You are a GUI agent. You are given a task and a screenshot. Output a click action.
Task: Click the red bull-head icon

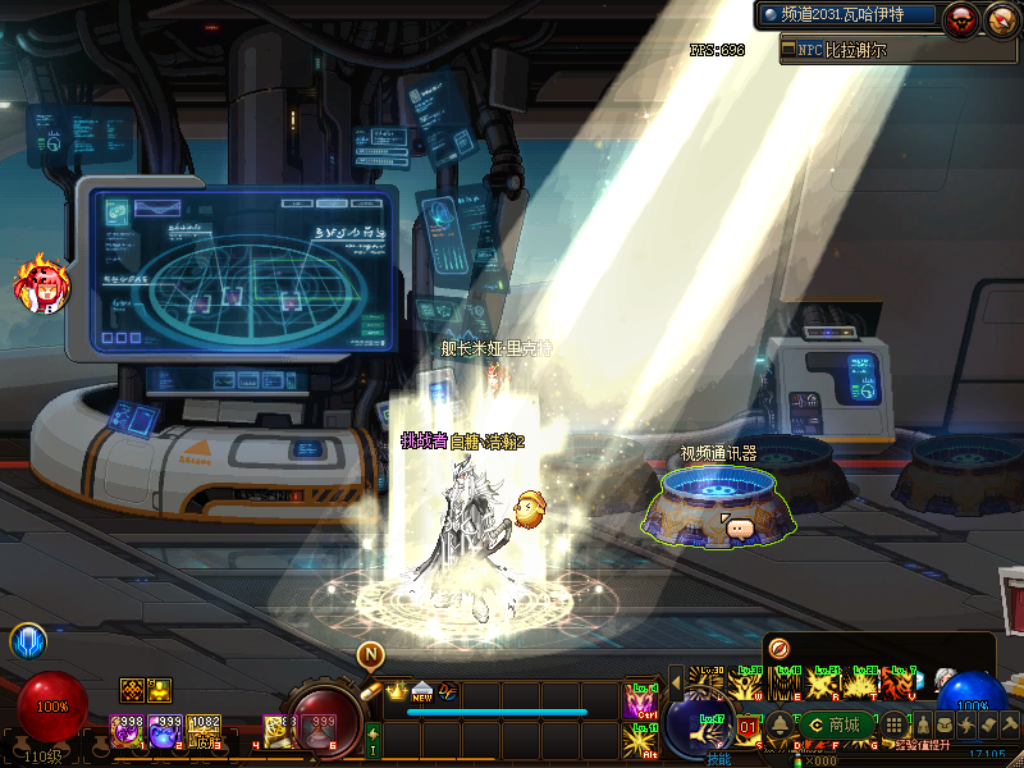pyautogui.click(x=962, y=18)
